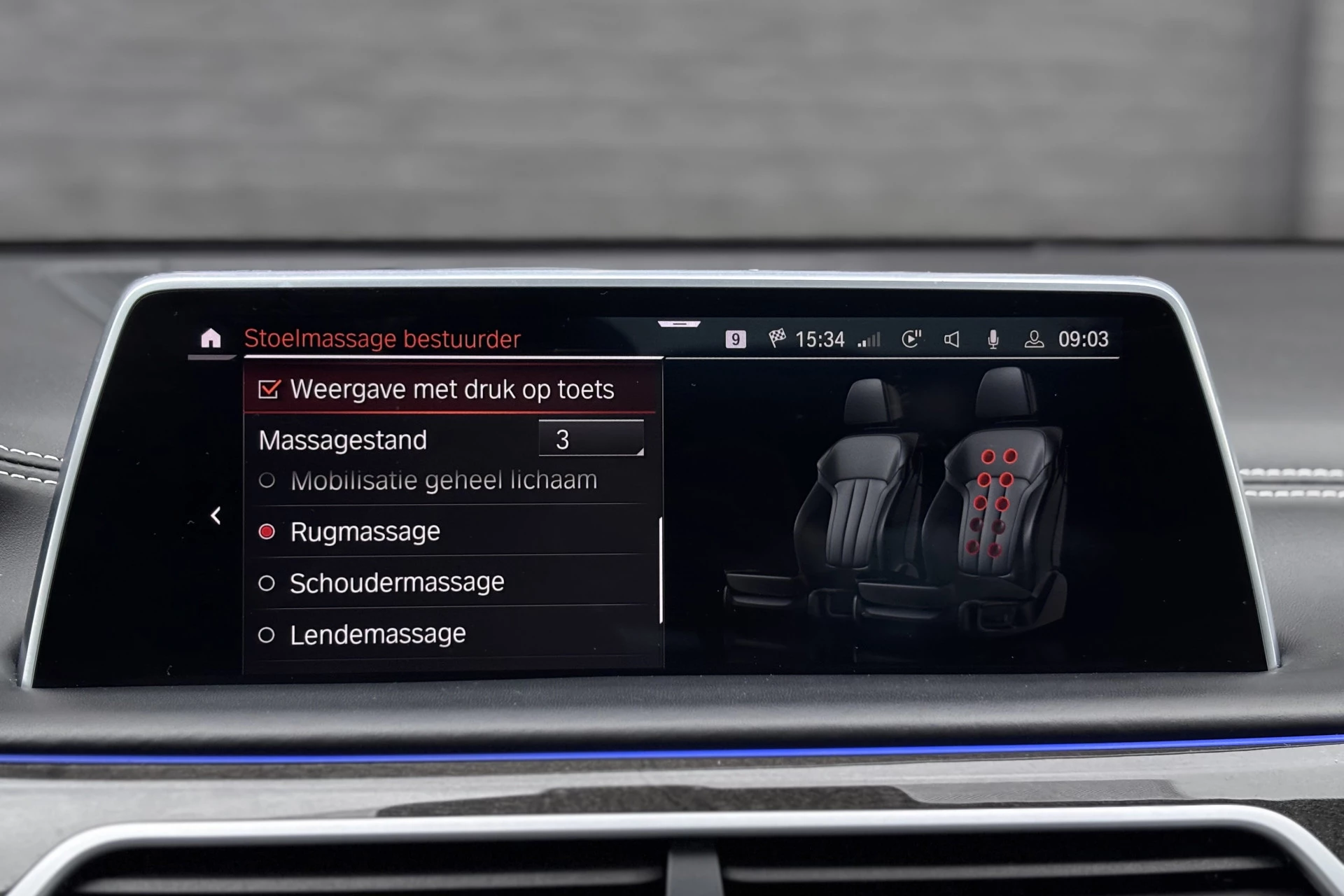Click the Stoelmassage bestuurder title
Image resolution: width=1344 pixels, height=896 pixels.
(384, 339)
